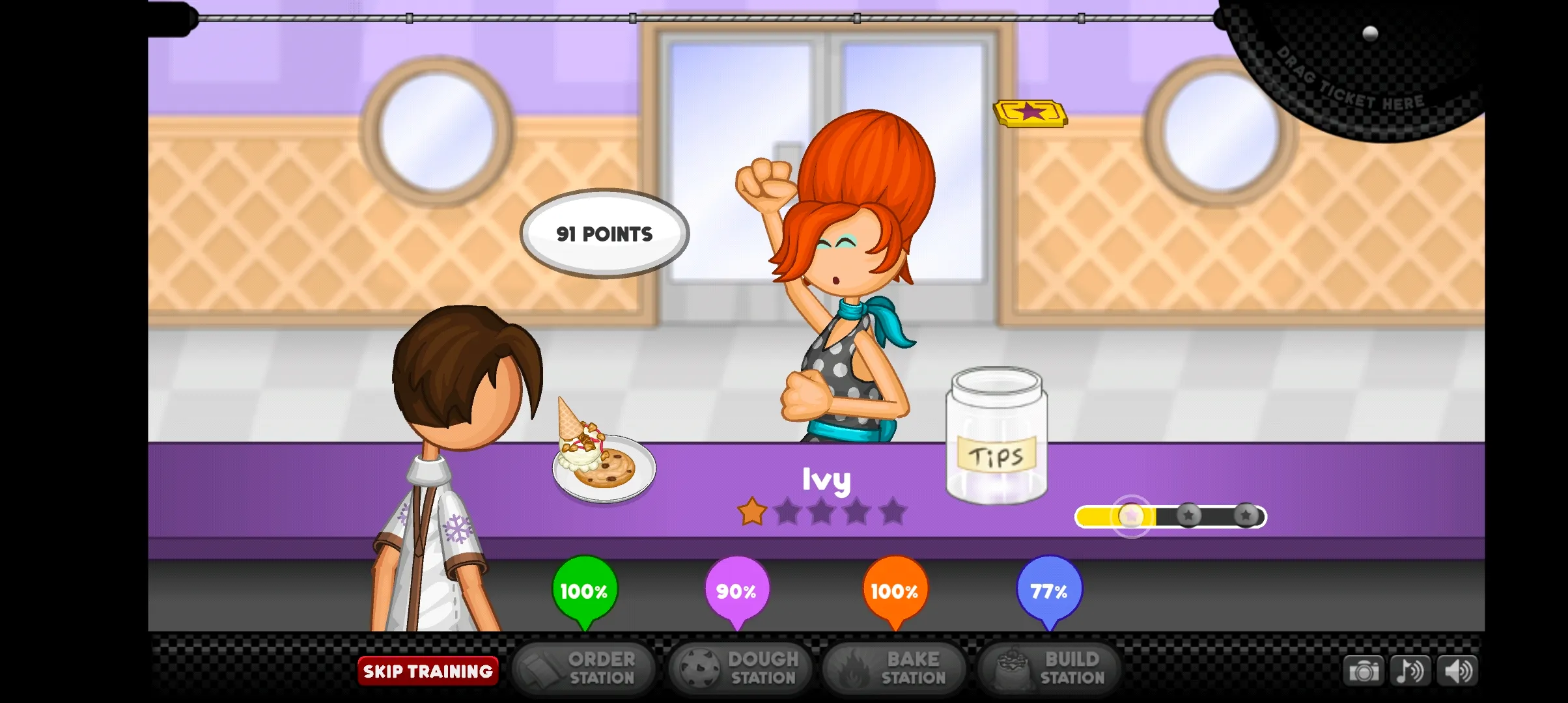Take a screenshot with the camera icon
Viewport: 1568px width, 703px height.
point(1365,670)
